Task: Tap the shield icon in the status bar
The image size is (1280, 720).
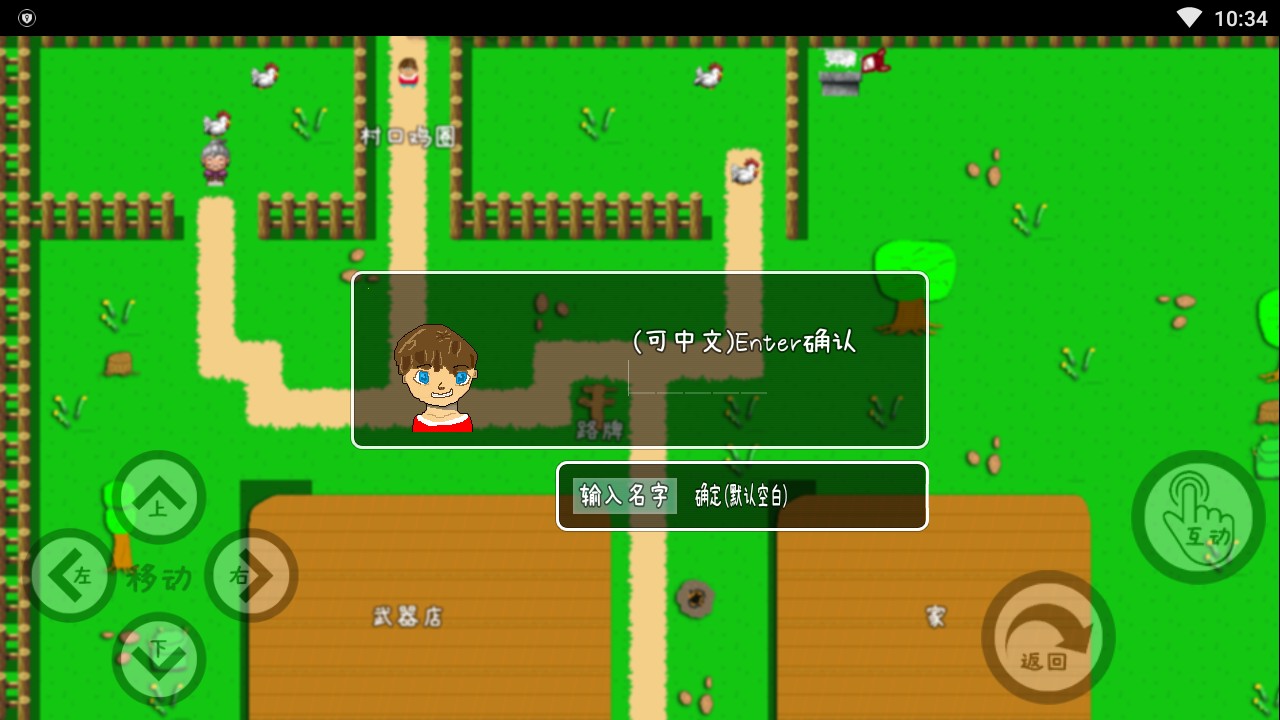Action: [x=27, y=16]
